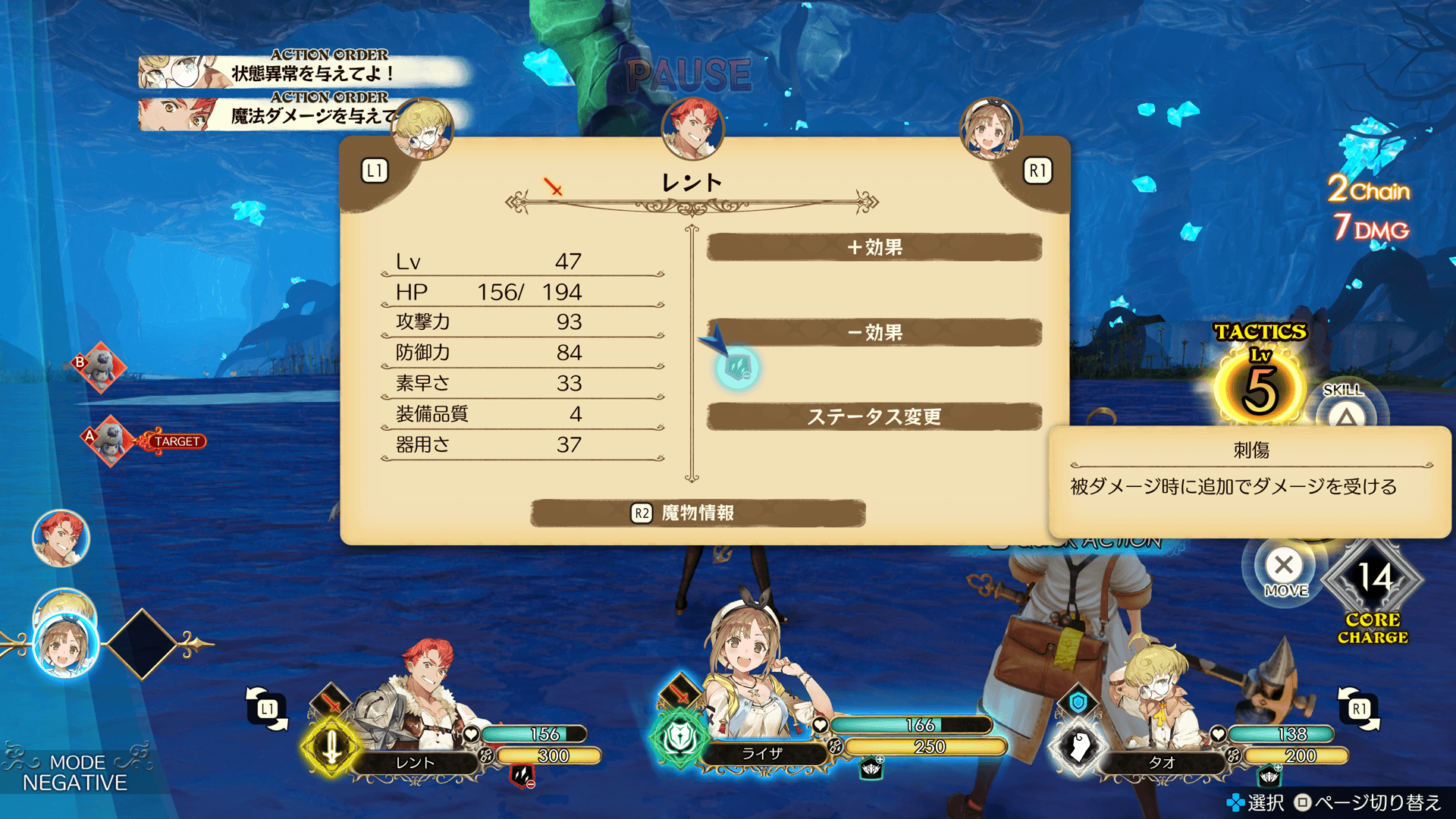Screen dimensions: 1456x819
Task: Switch to Tao's portrait tab
Action: pyautogui.click(x=423, y=129)
